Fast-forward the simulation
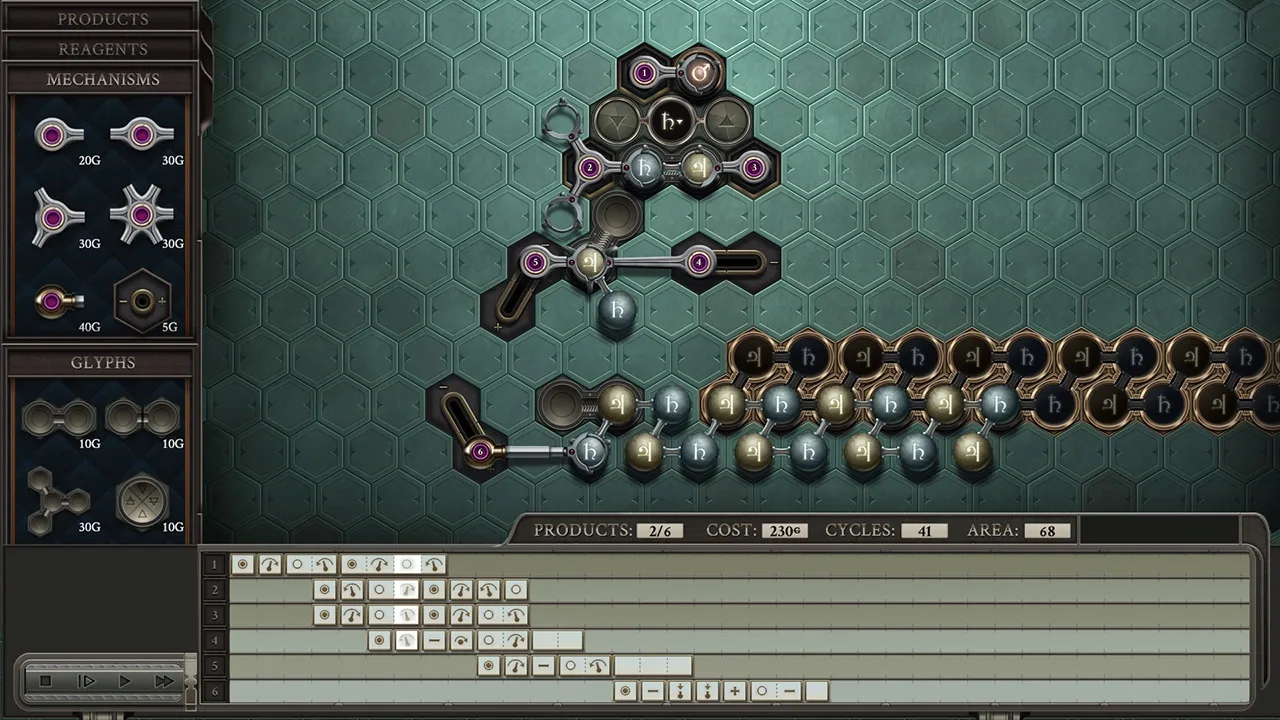The height and width of the screenshot is (720, 1280). click(163, 681)
